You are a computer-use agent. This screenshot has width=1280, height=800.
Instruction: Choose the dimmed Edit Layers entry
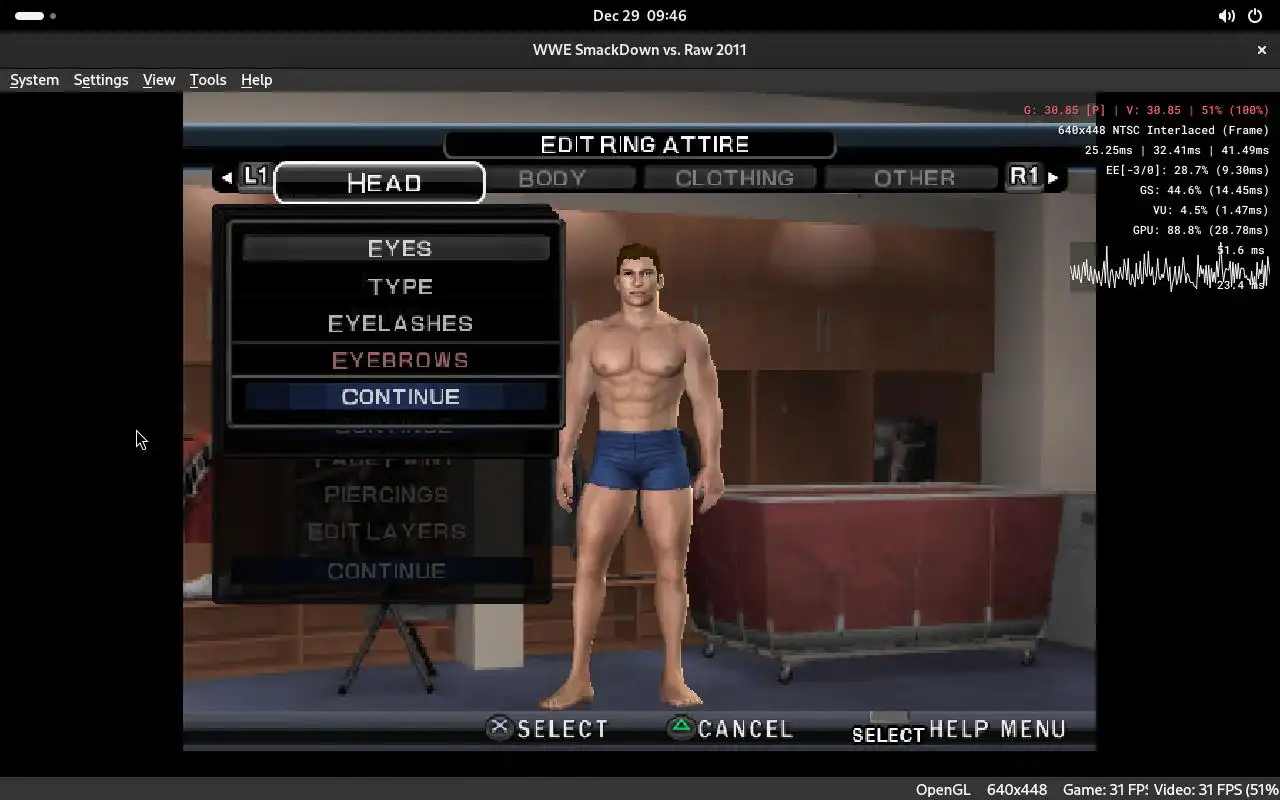pyautogui.click(x=386, y=532)
